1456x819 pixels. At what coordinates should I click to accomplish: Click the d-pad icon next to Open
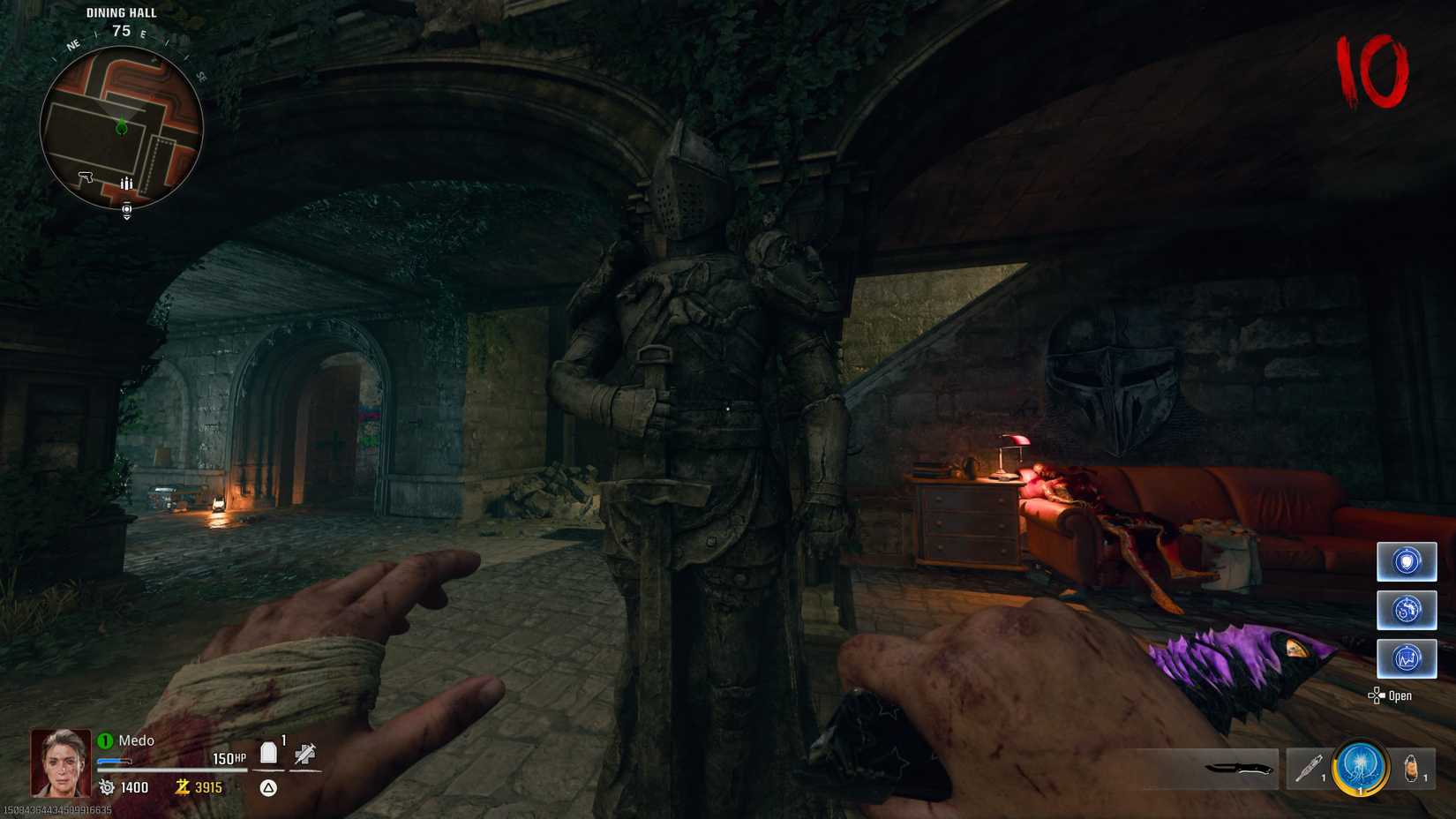[1377, 695]
